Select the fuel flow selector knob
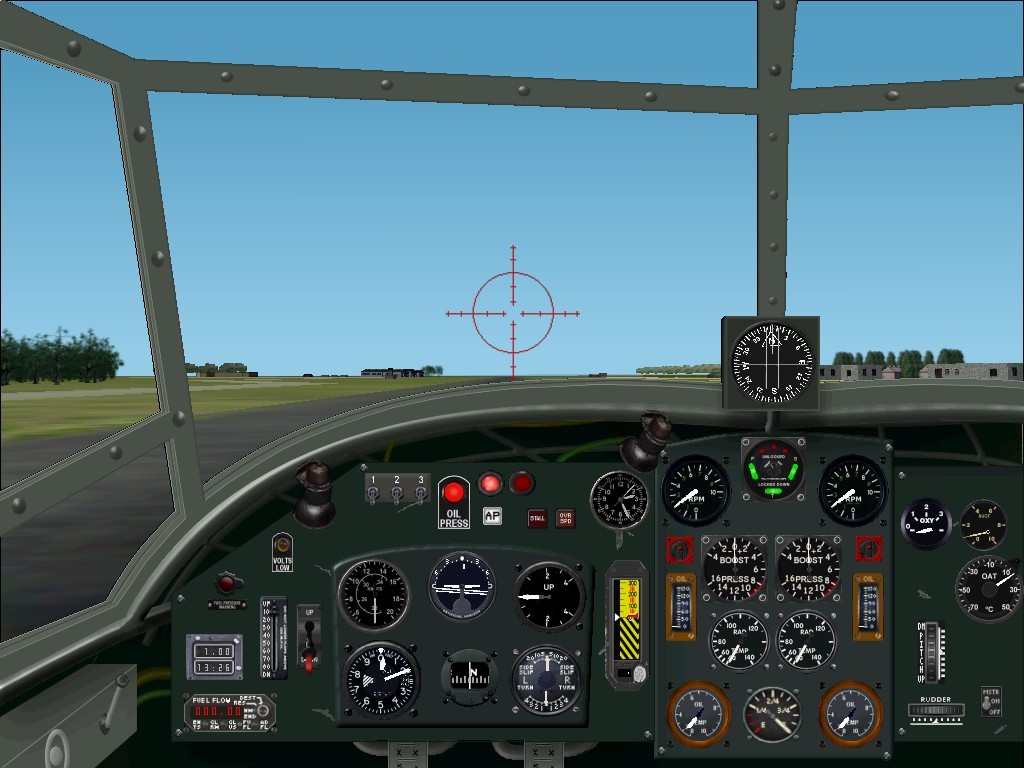1024x768 pixels. coord(263,708)
